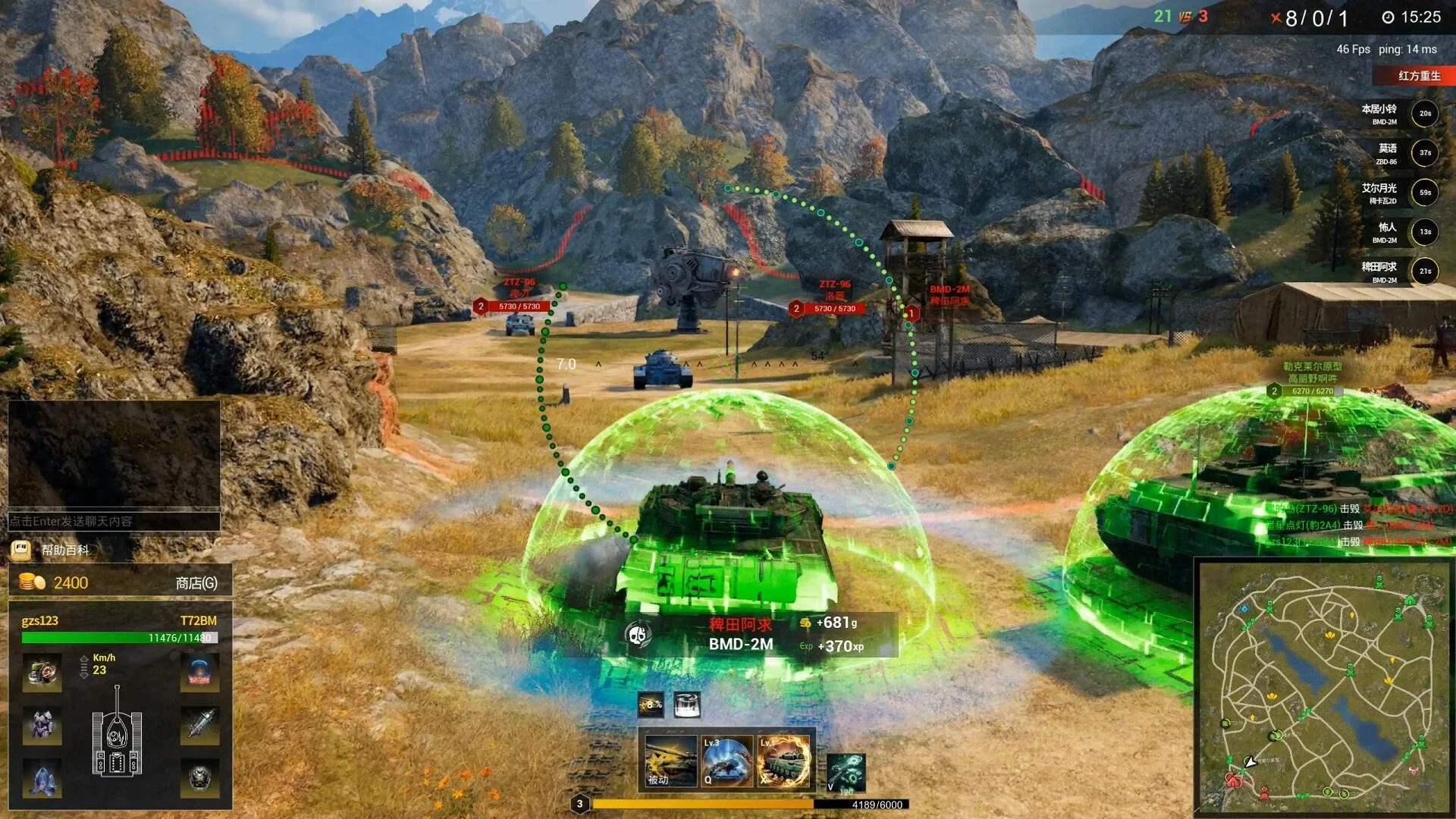Select the round armor helmet equipment slot
1456x819 pixels.
200,778
